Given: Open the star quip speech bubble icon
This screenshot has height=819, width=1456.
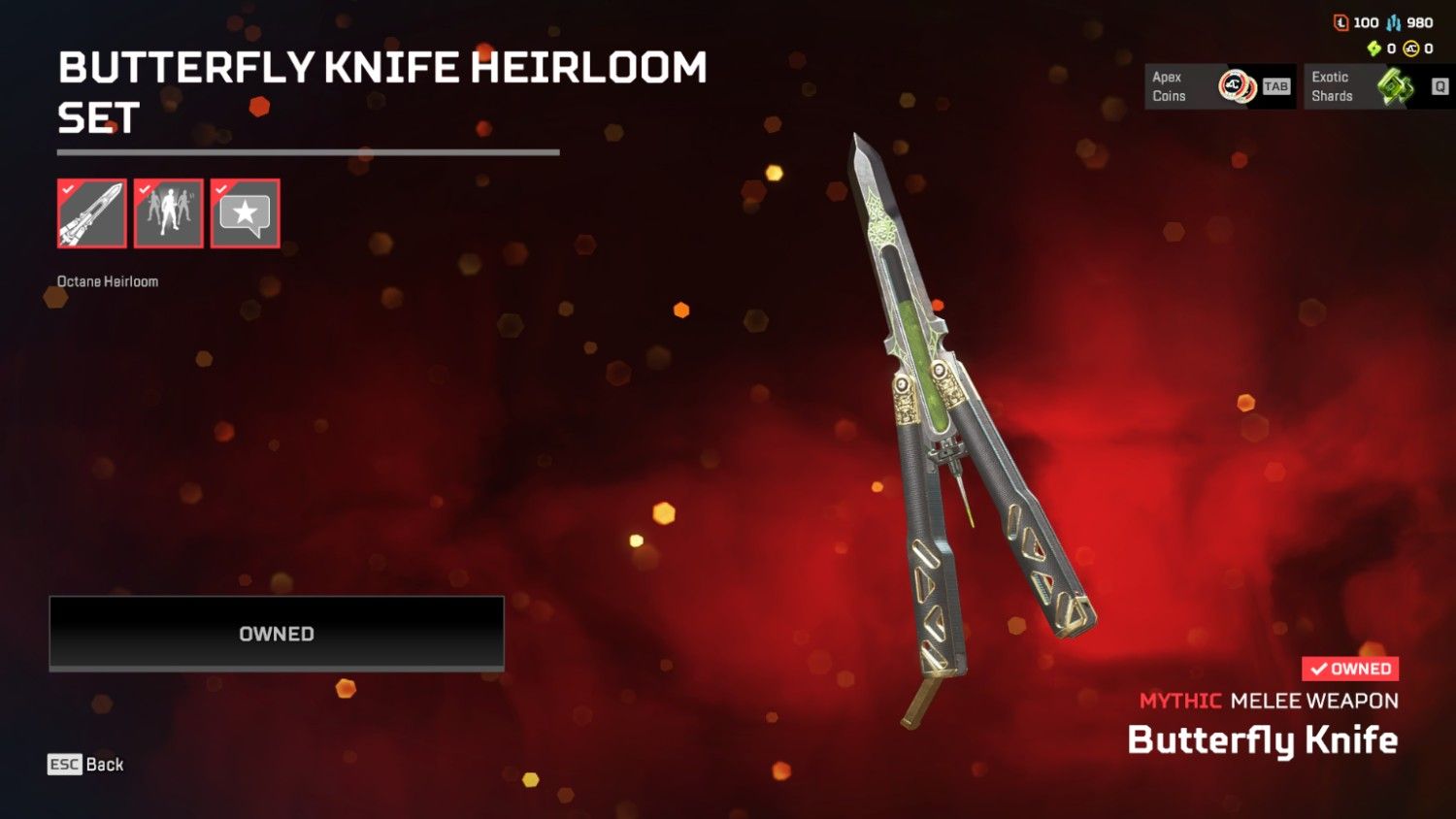Looking at the screenshot, I should click(245, 213).
